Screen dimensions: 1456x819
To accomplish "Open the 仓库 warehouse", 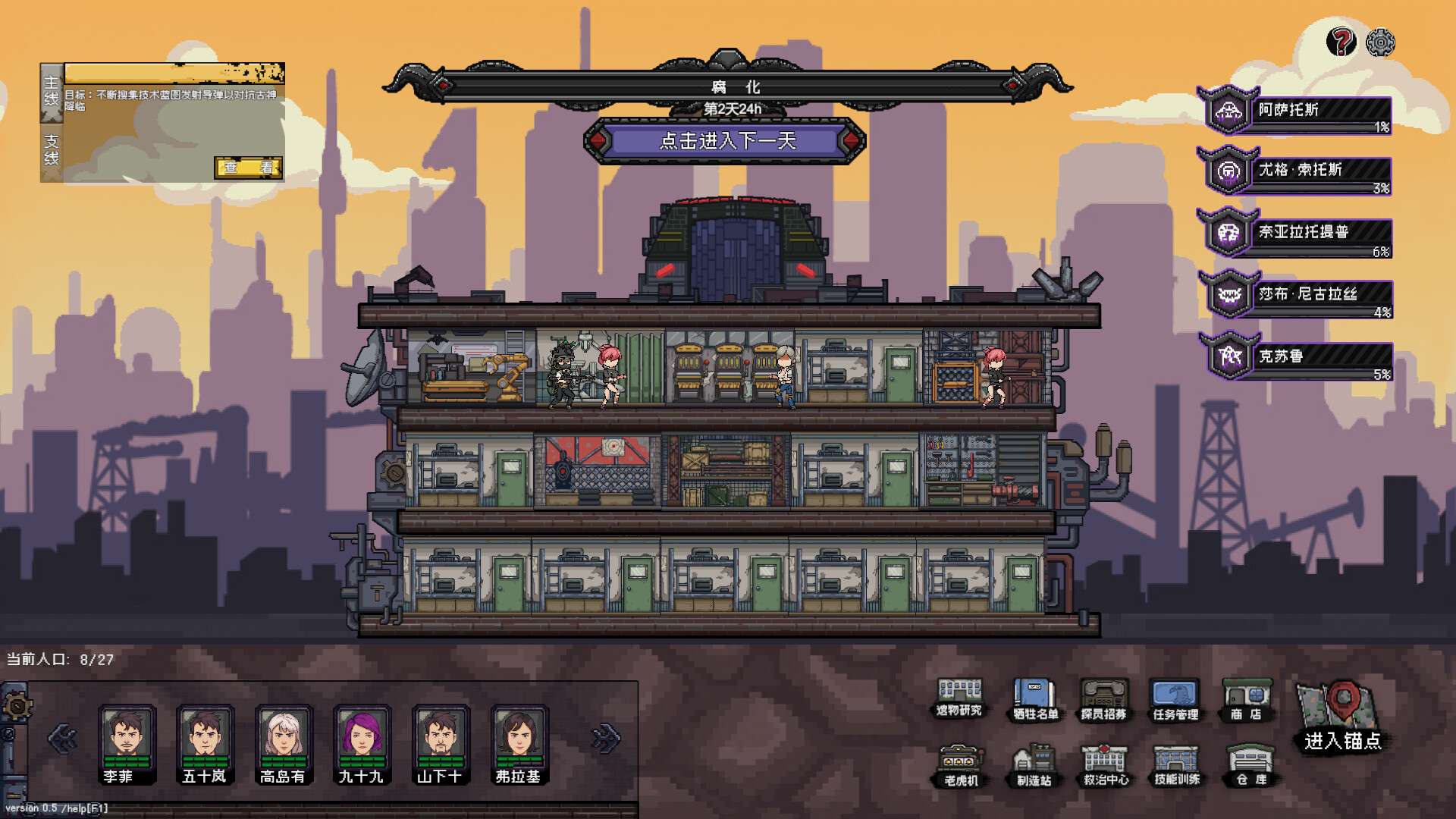I will tap(1250, 764).
